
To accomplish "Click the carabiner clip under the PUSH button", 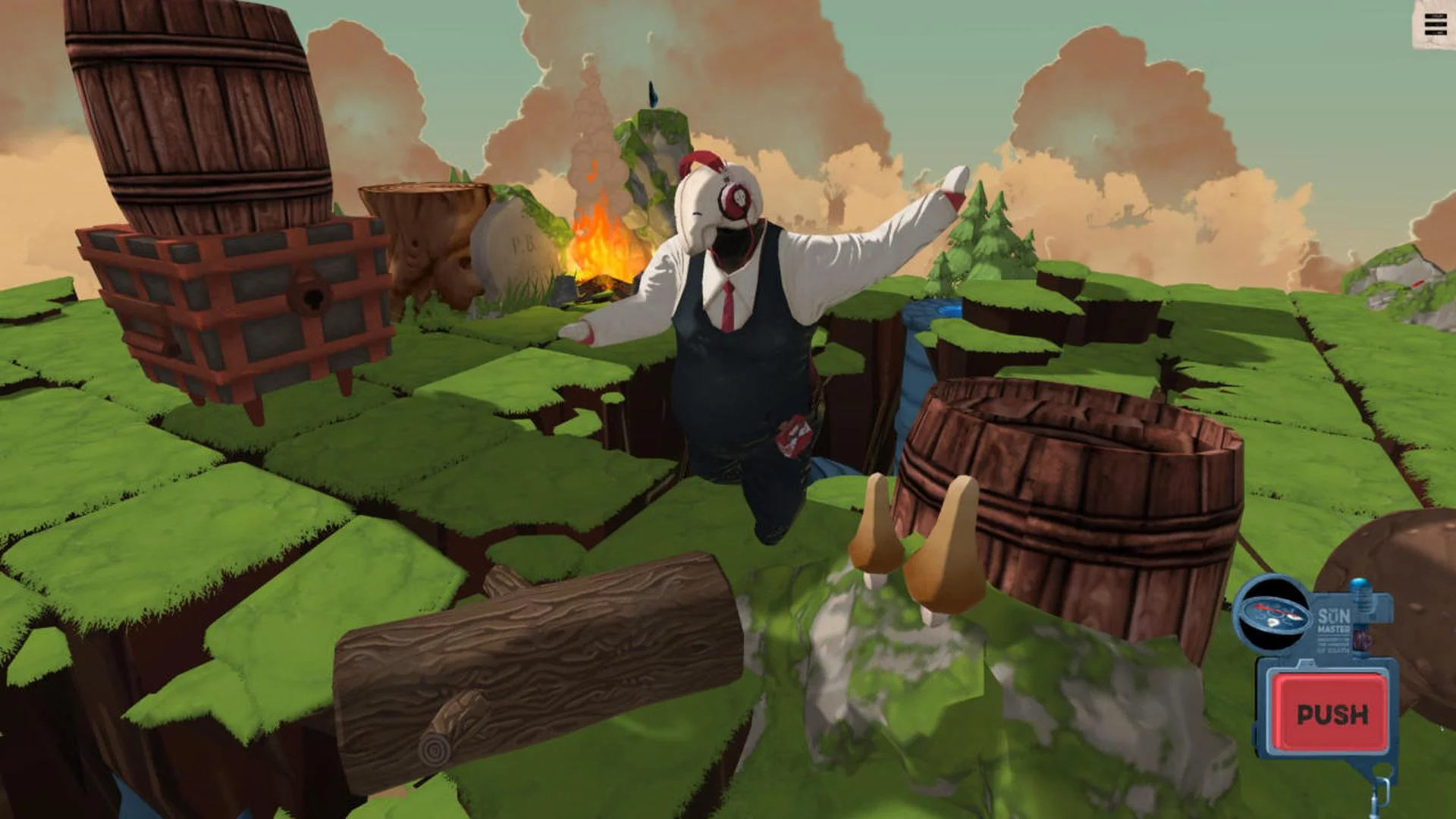I will point(1380,792).
